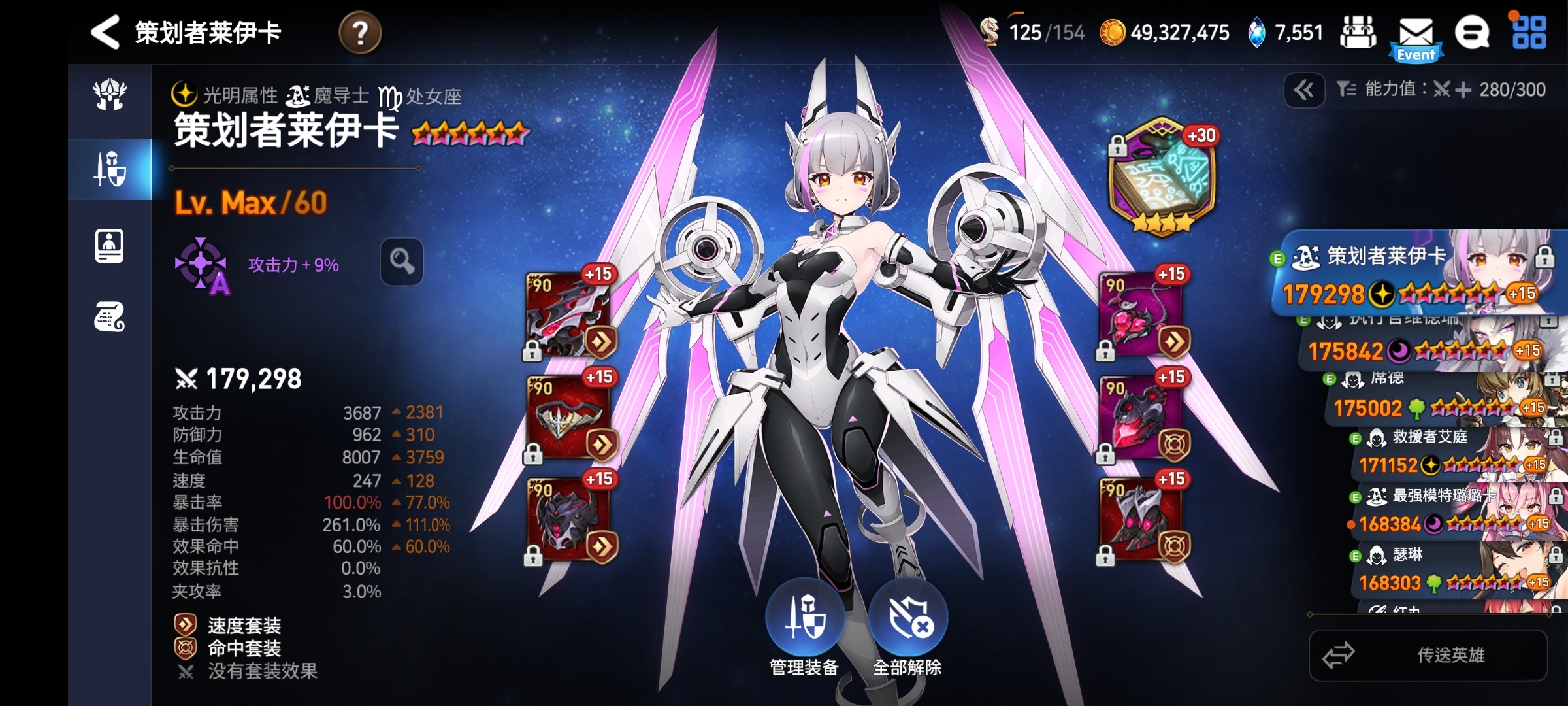Image resolution: width=1568 pixels, height=706 pixels.
Task: Open the chat speech bubble
Action: coord(1472,33)
